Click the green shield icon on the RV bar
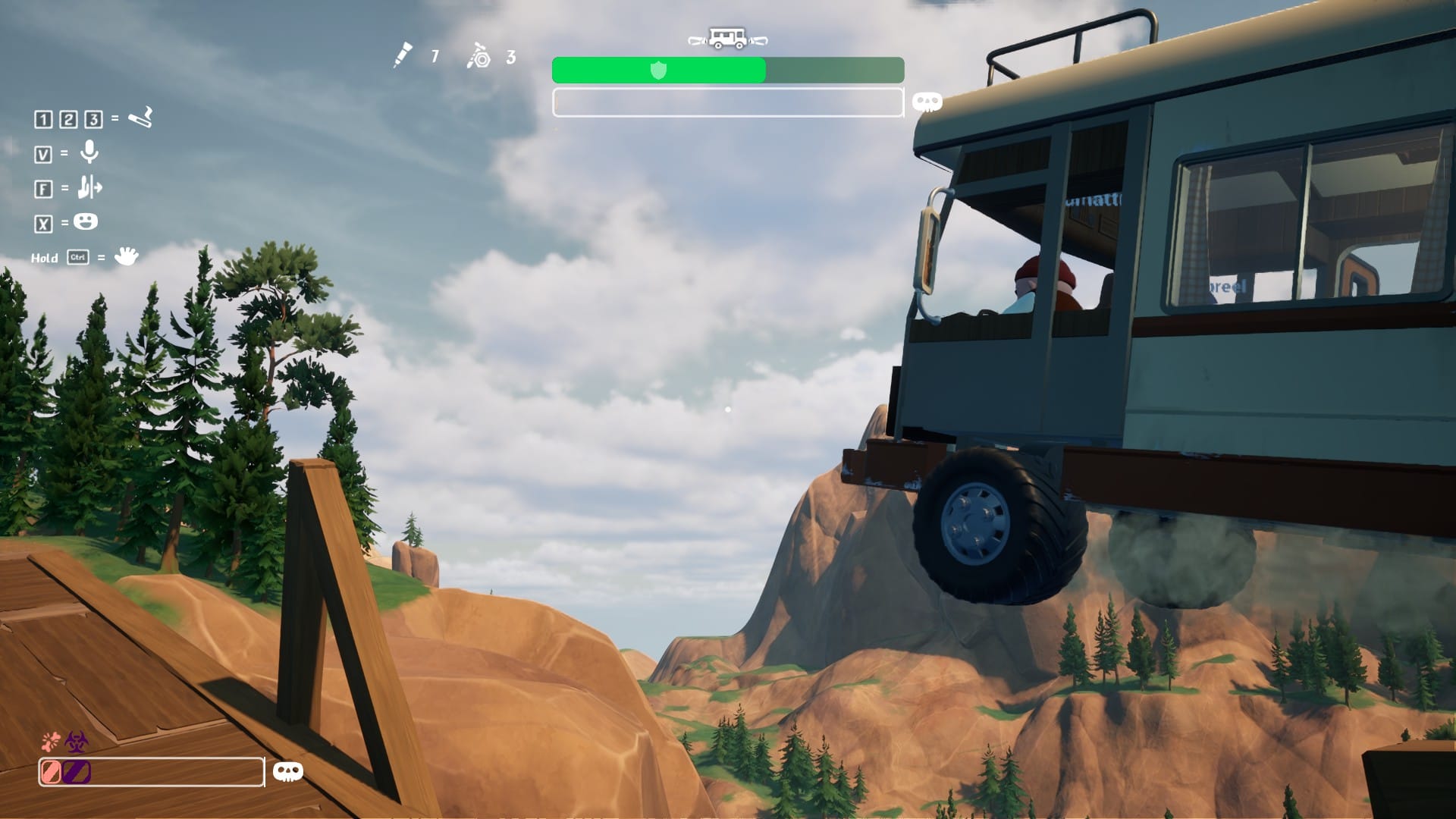The height and width of the screenshot is (819, 1456). 658,71
